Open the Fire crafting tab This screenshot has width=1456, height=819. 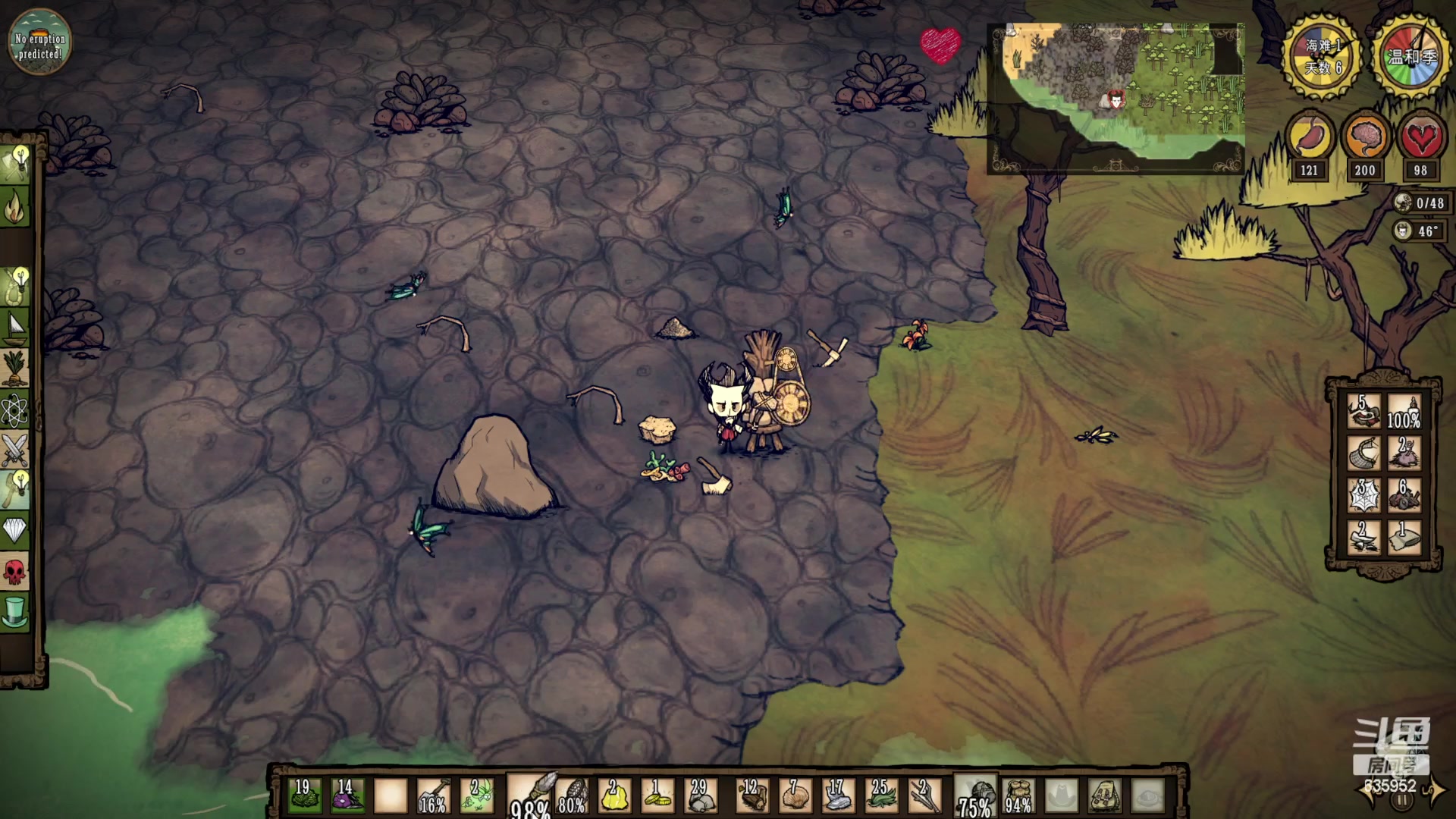[x=15, y=206]
